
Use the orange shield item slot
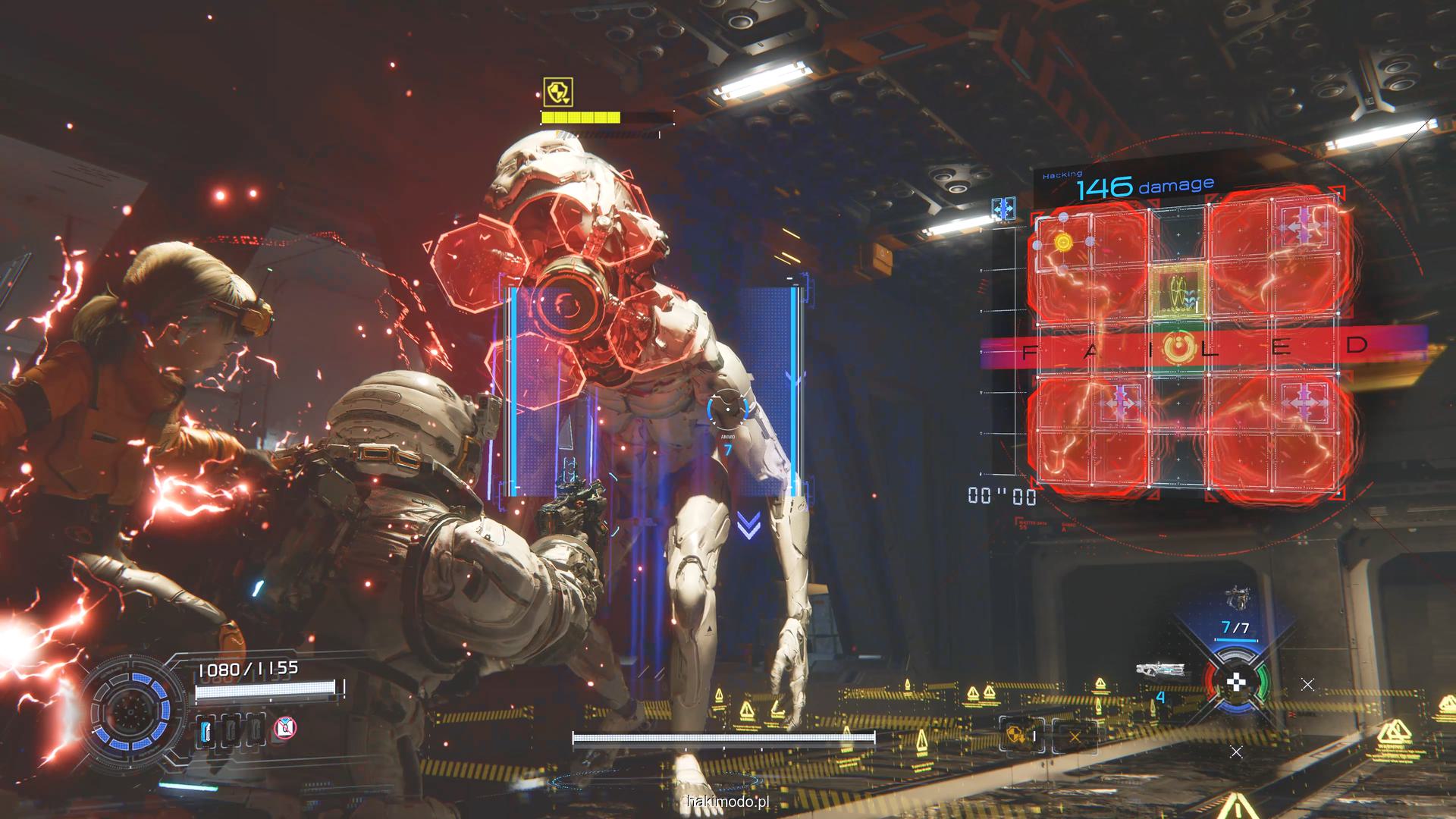[1014, 734]
